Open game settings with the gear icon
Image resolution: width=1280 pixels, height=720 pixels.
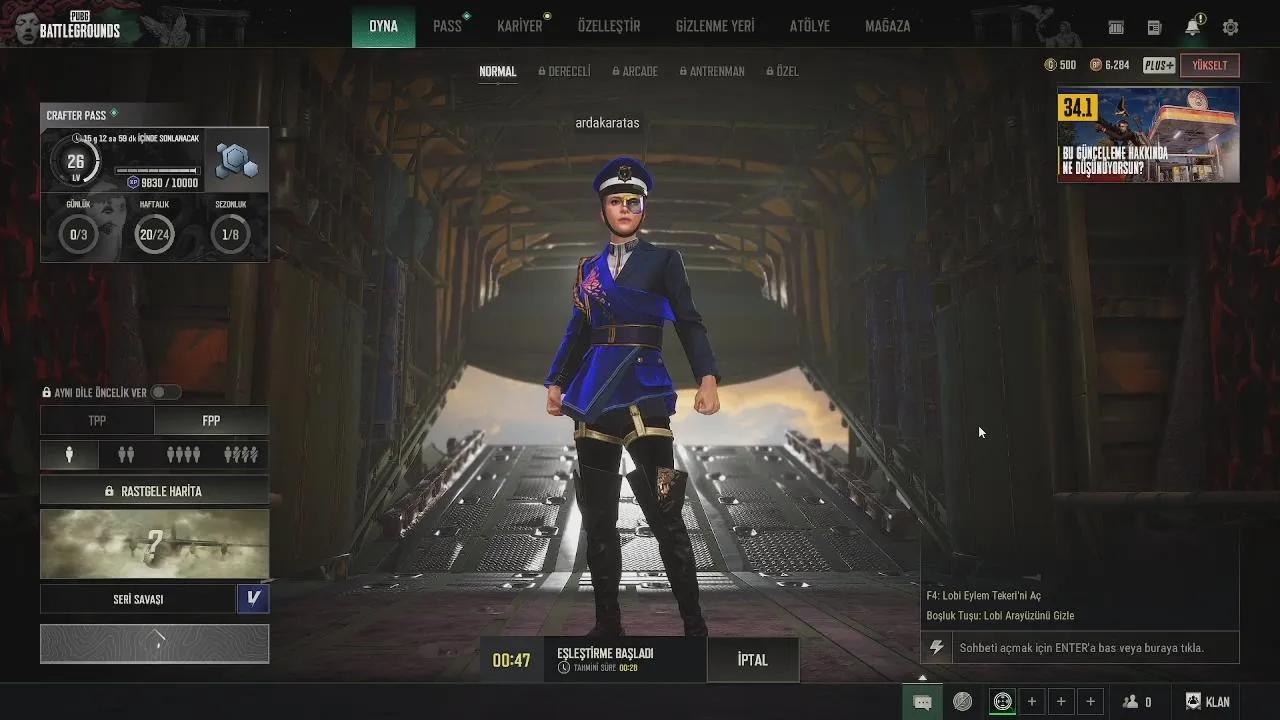[x=1229, y=26]
